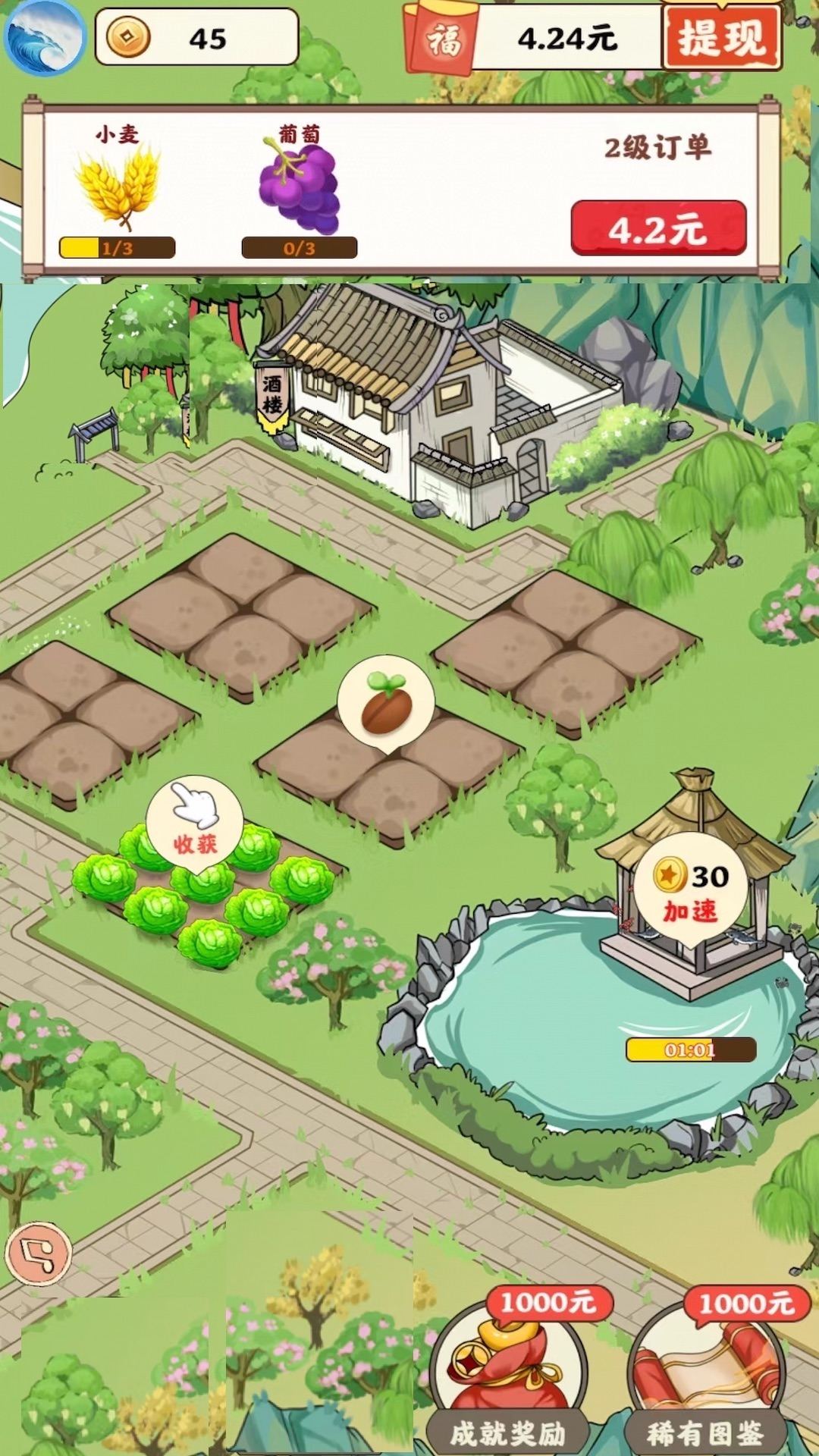Tap the 福 red envelope icon

(x=441, y=39)
